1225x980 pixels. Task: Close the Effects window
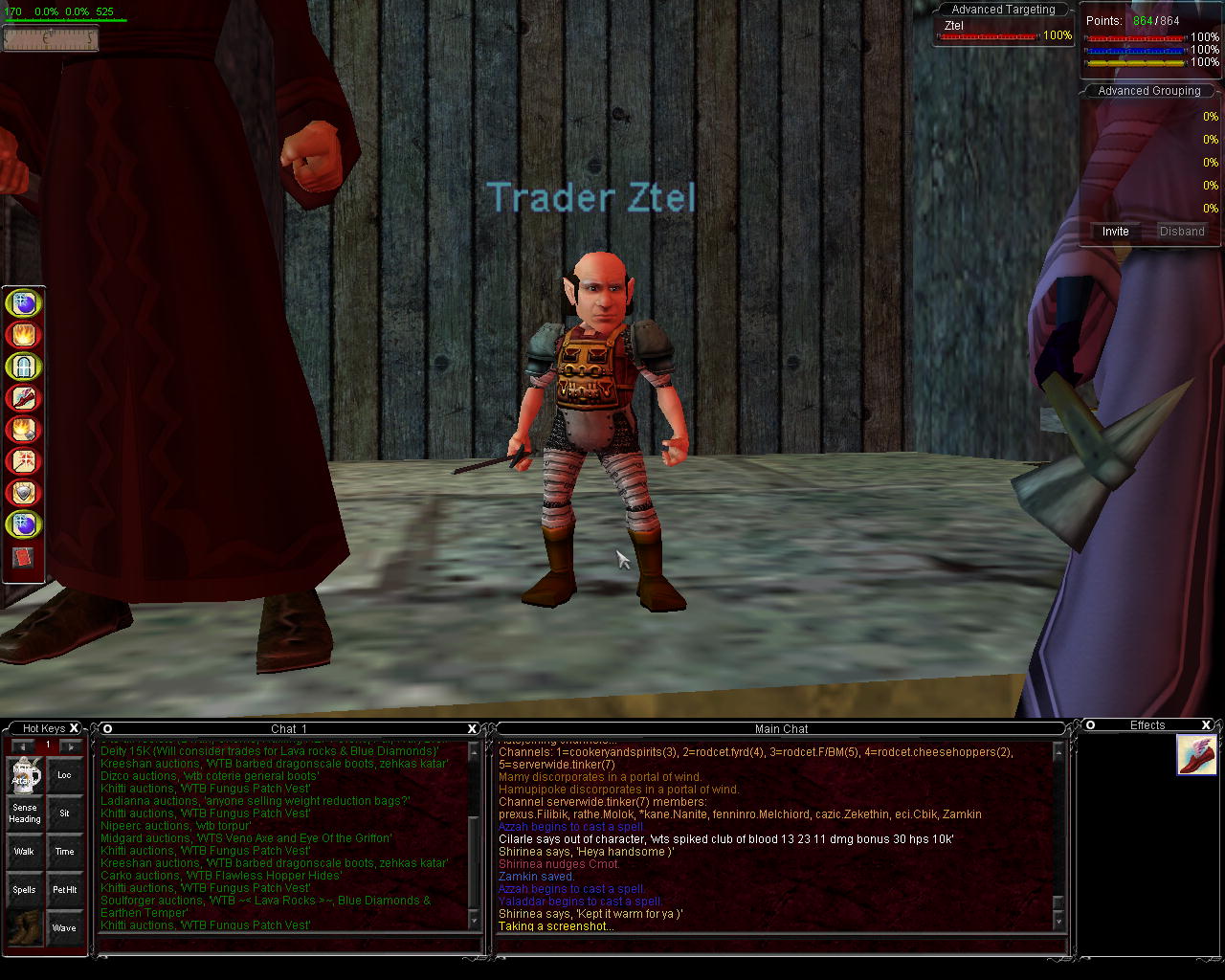[1206, 725]
